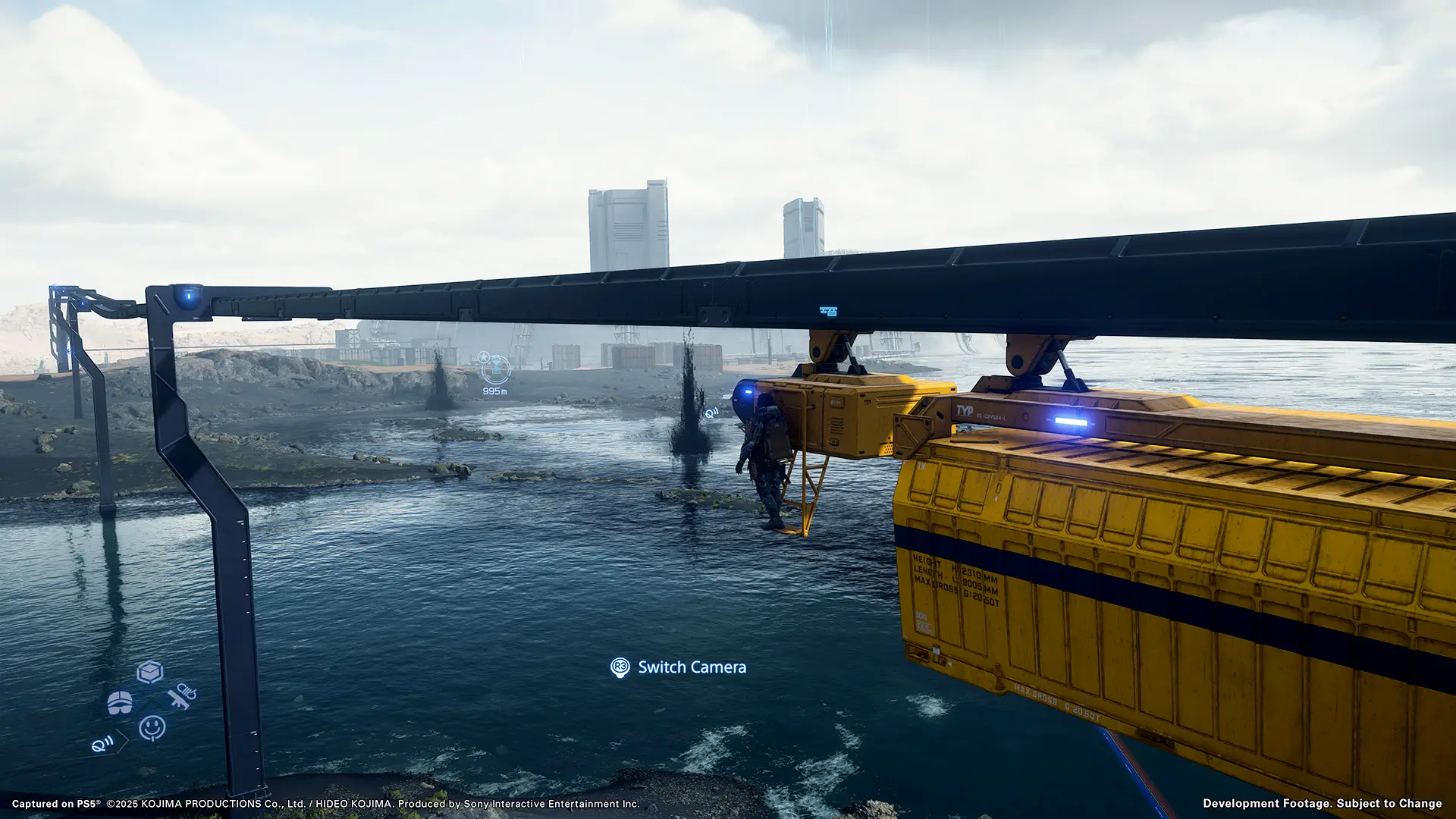Expand the chevron beside the Q signal icon
This screenshot has height=819, width=1456.
coord(121,741)
